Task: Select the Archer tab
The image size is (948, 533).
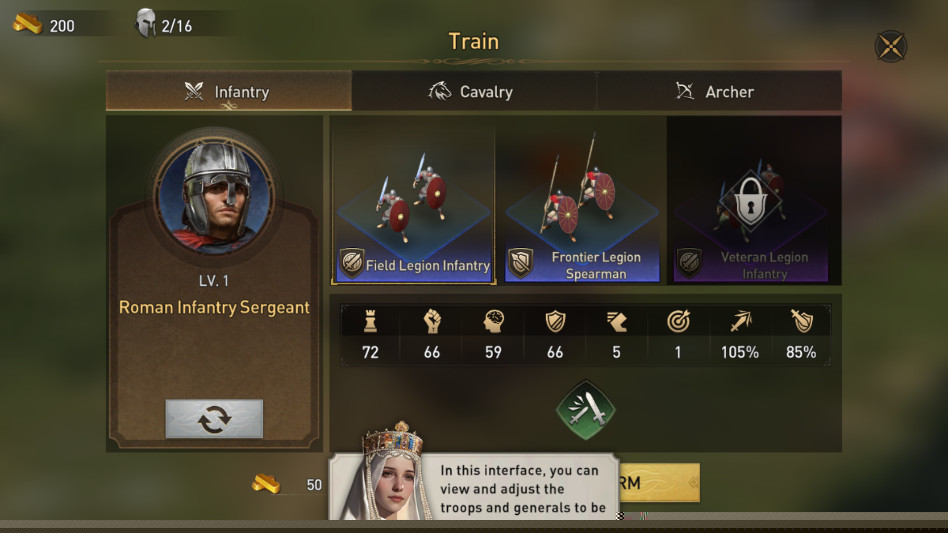Action: coord(718,91)
